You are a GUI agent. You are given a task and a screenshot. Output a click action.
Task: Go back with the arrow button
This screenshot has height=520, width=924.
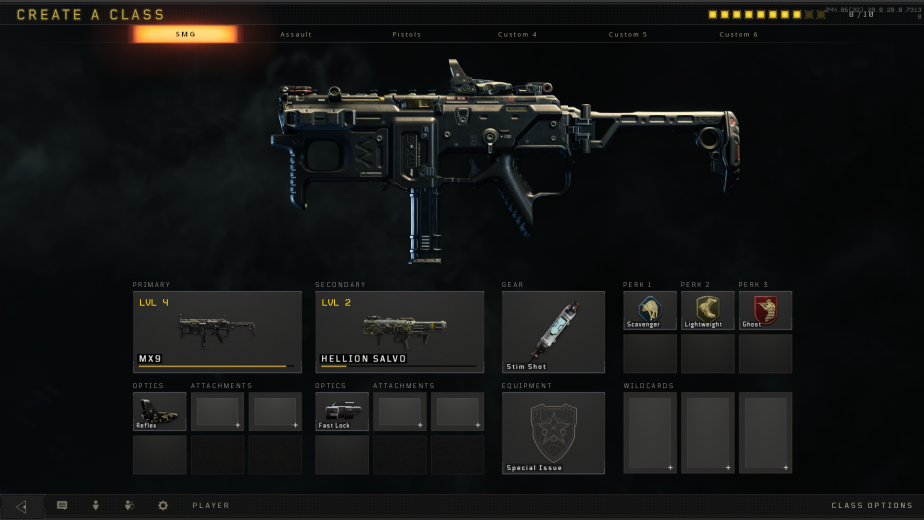22,506
